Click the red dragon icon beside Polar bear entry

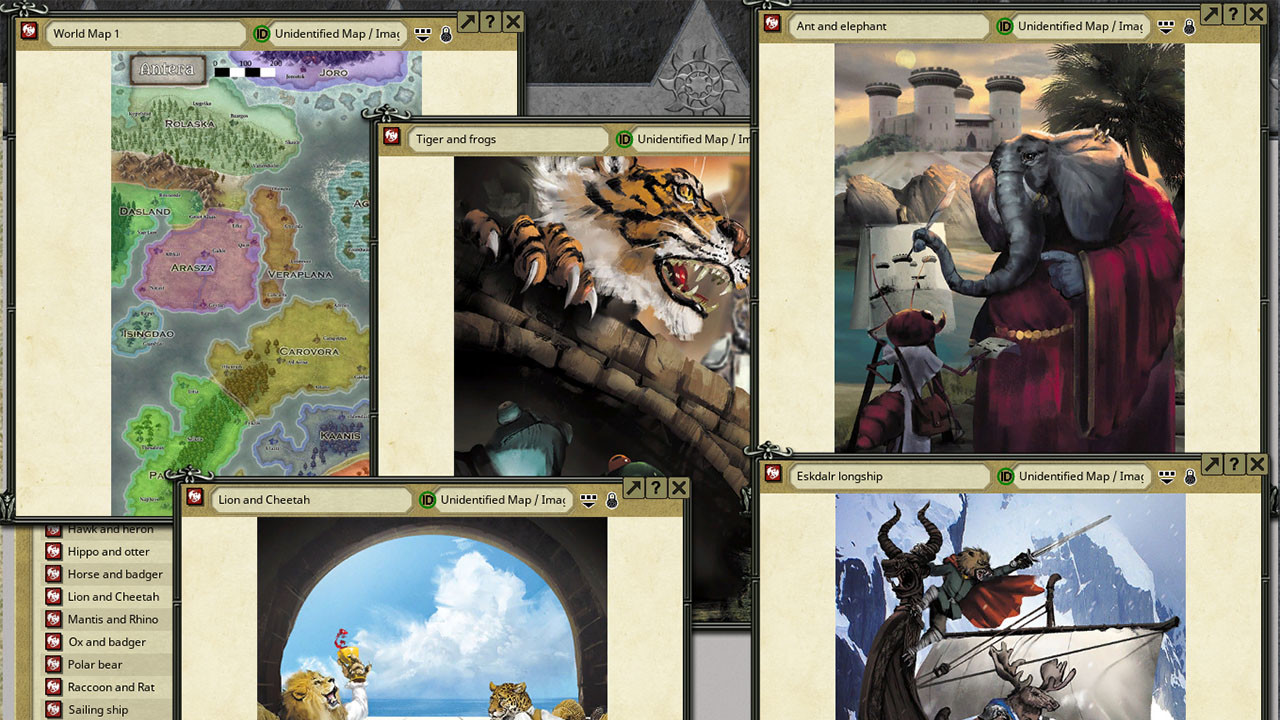55,664
